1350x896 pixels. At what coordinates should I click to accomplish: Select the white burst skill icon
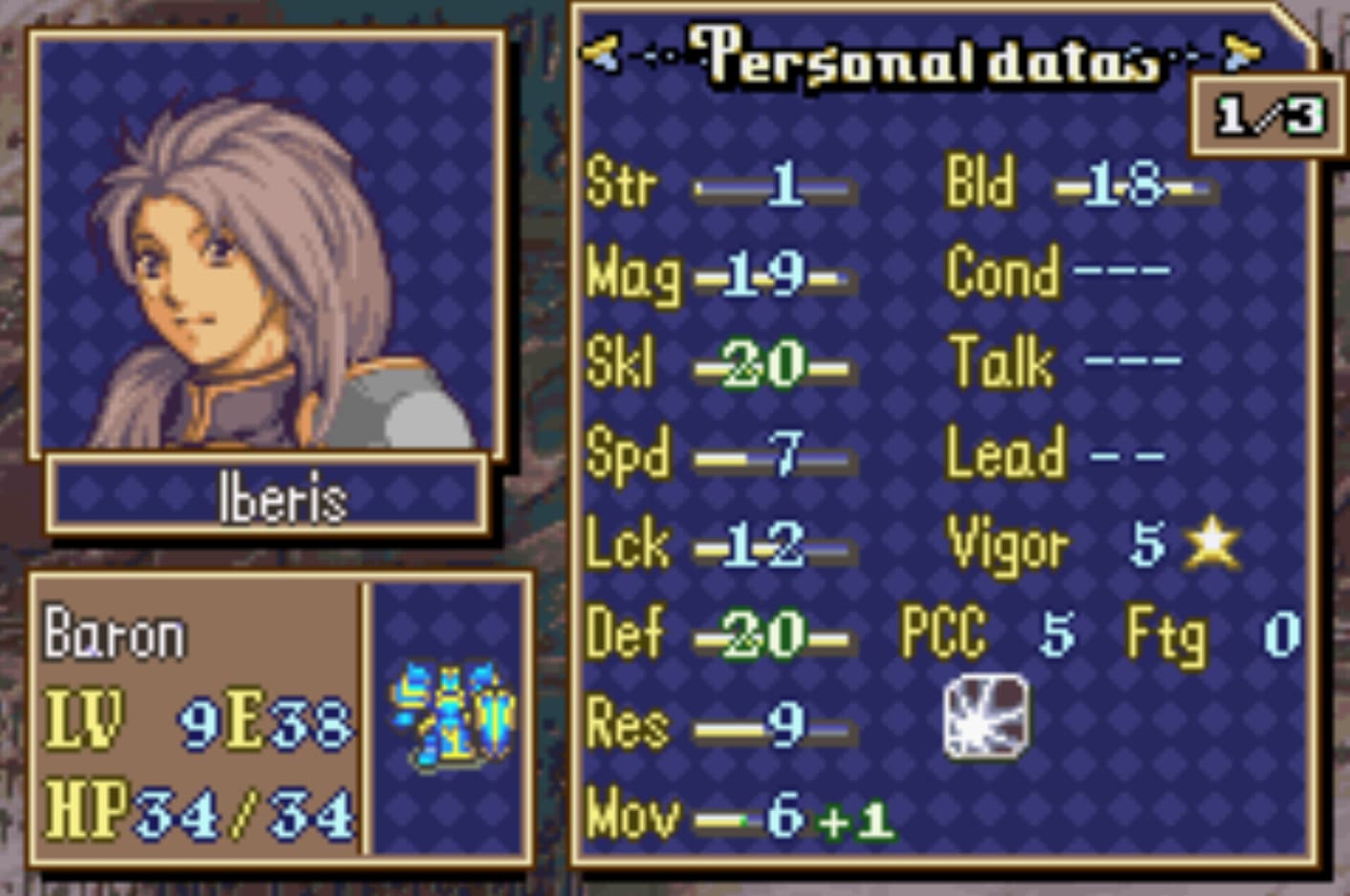pos(986,717)
